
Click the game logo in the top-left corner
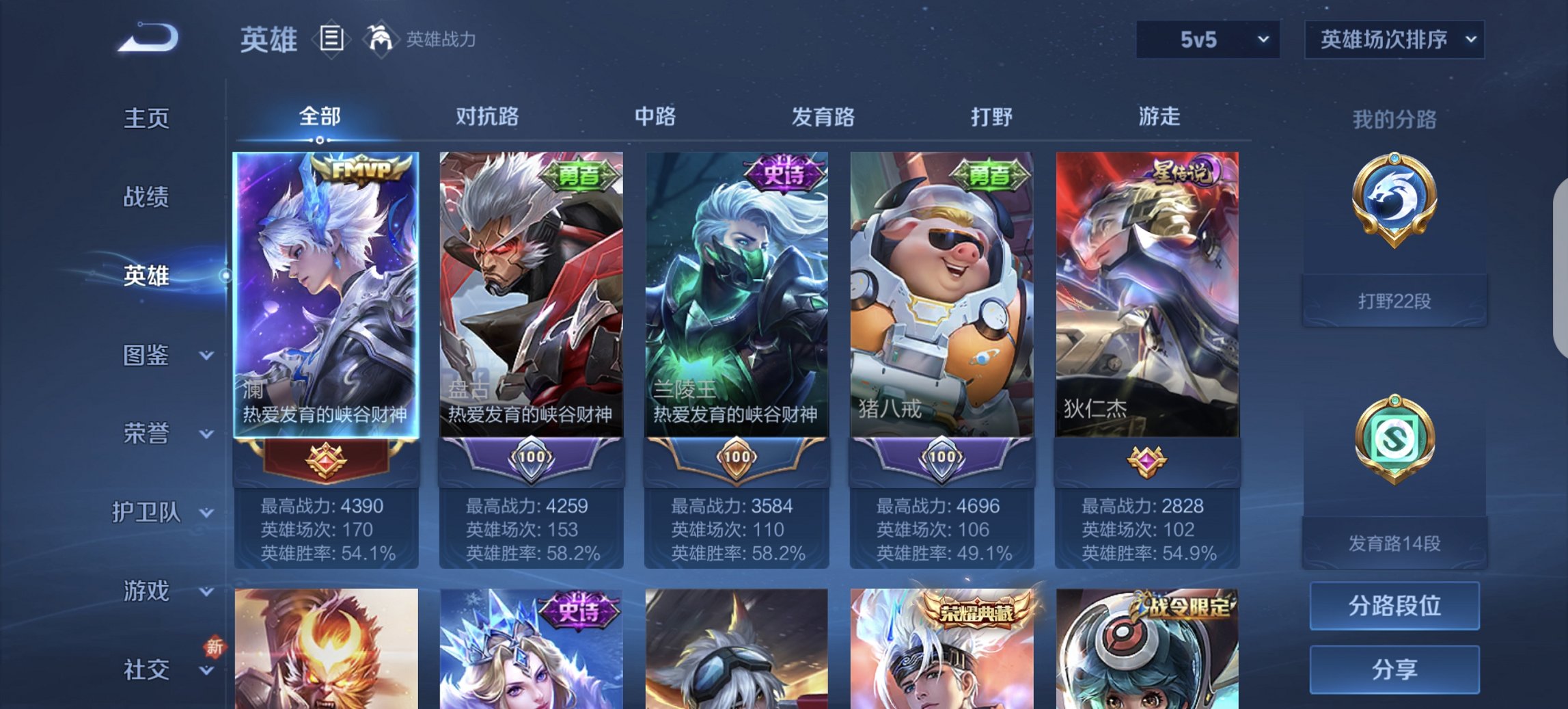tap(147, 38)
